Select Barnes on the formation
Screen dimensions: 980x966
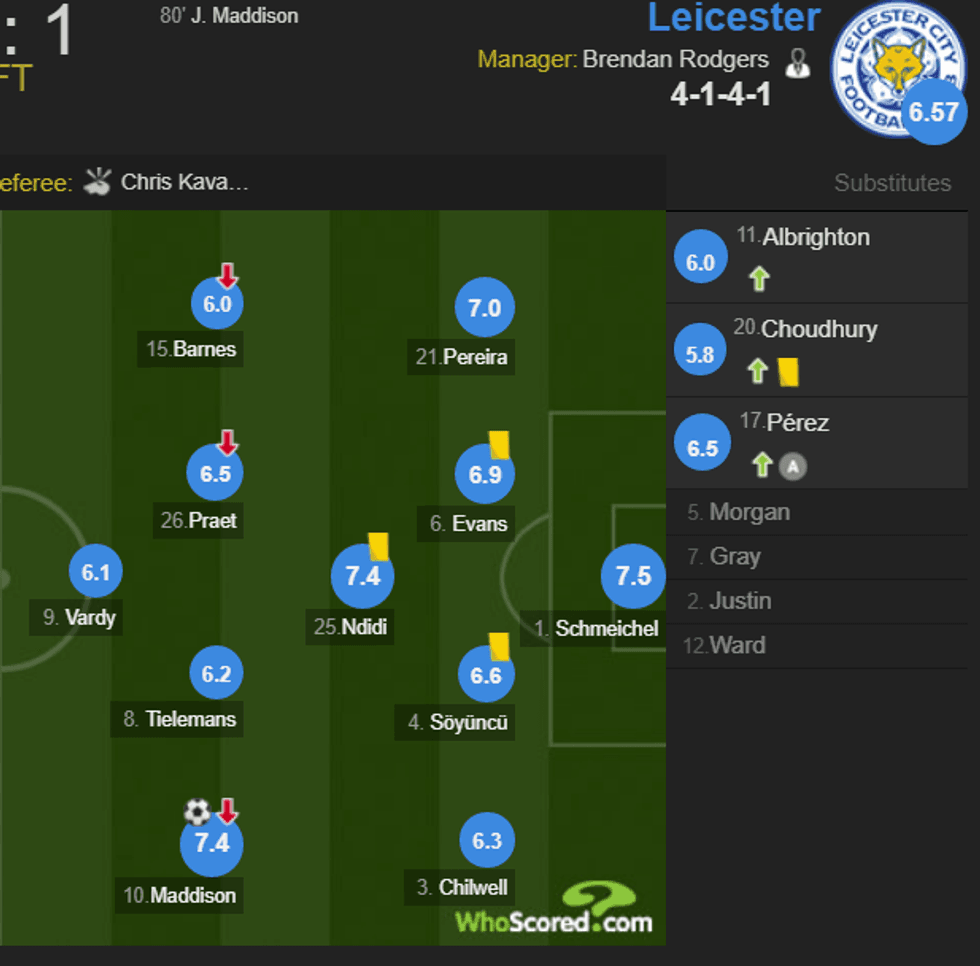pos(217,306)
